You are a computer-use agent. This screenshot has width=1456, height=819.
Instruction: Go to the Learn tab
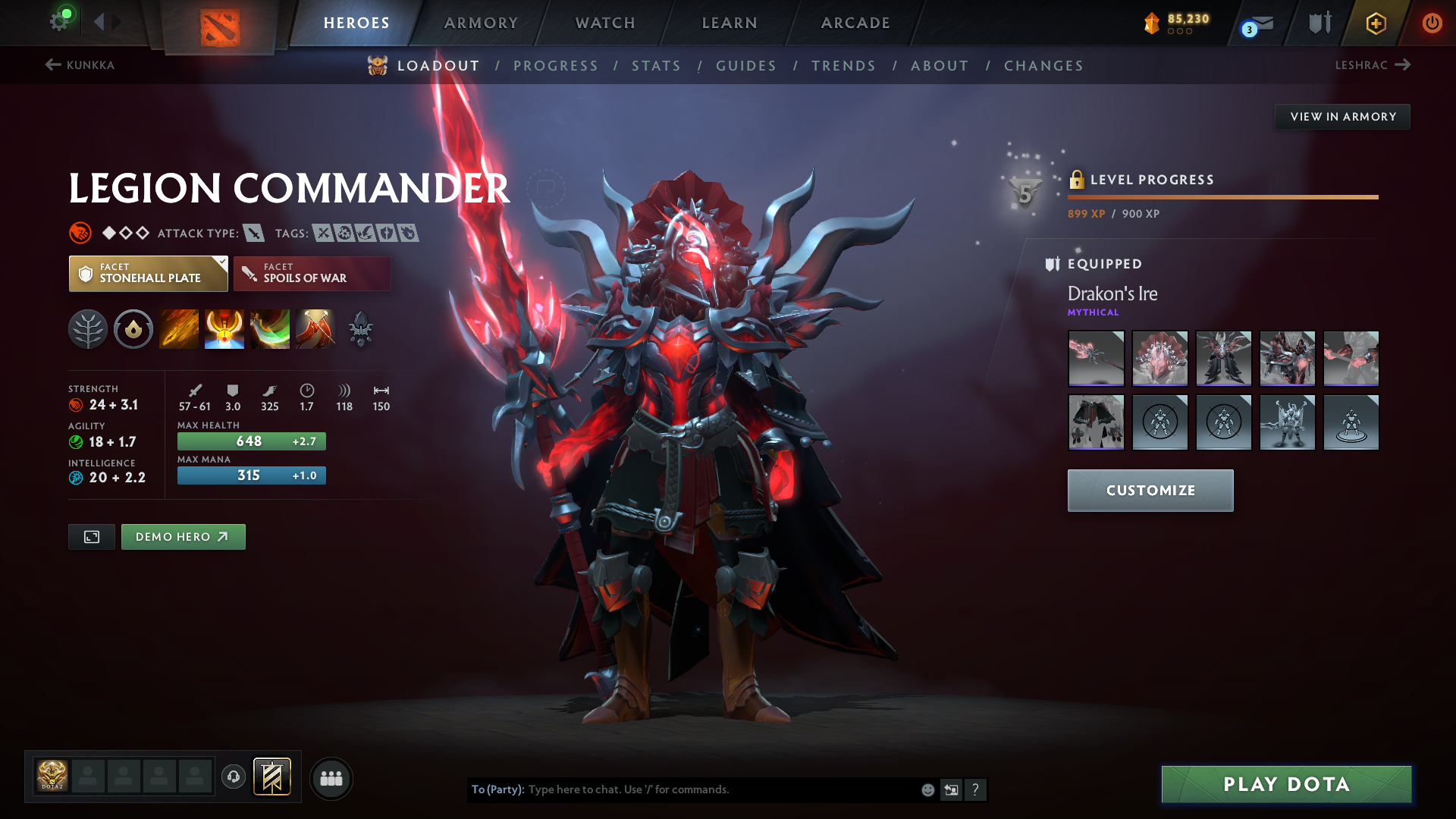point(730,23)
